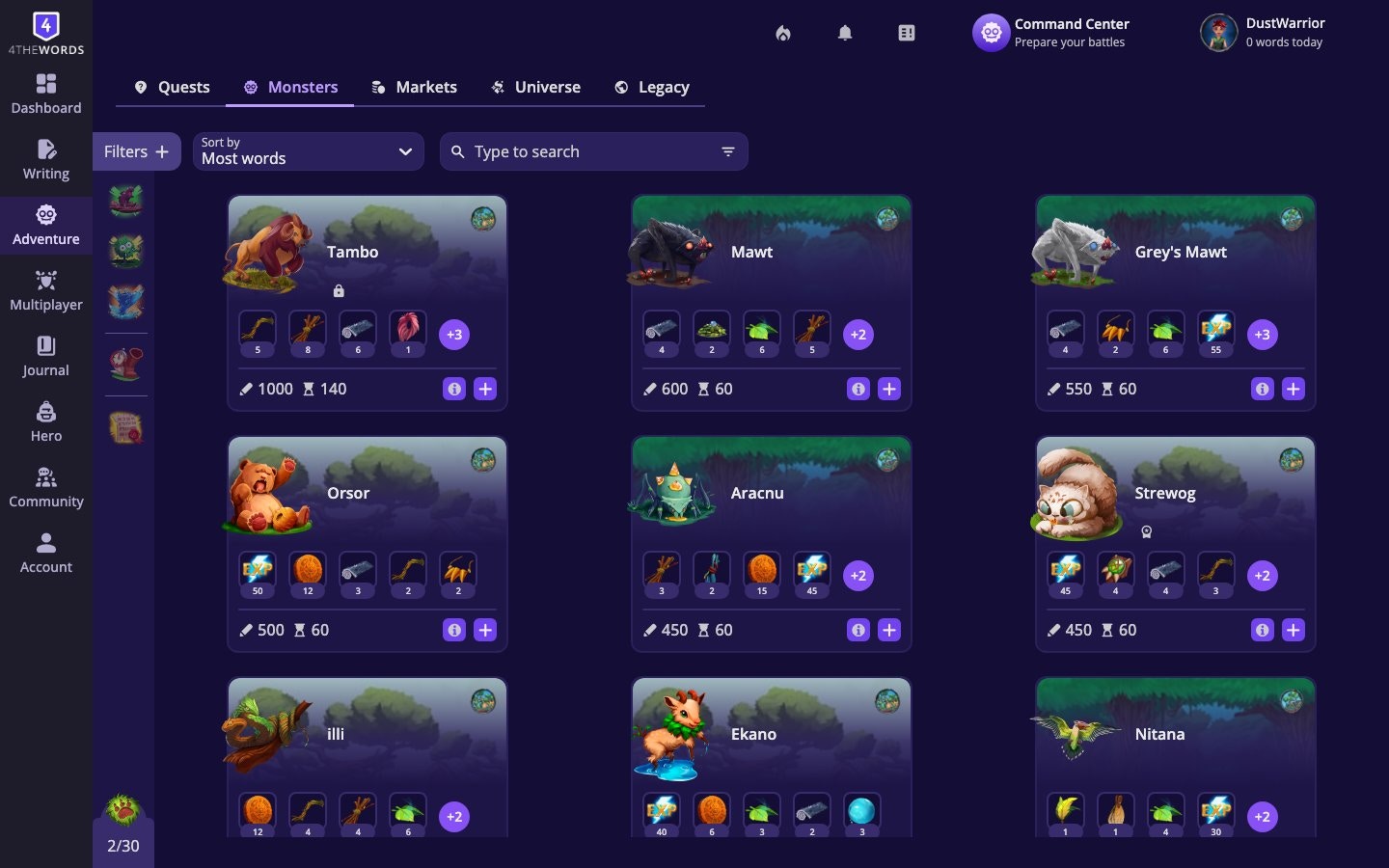Image resolution: width=1389 pixels, height=868 pixels.
Task: Open the Universe tab
Action: [535, 87]
